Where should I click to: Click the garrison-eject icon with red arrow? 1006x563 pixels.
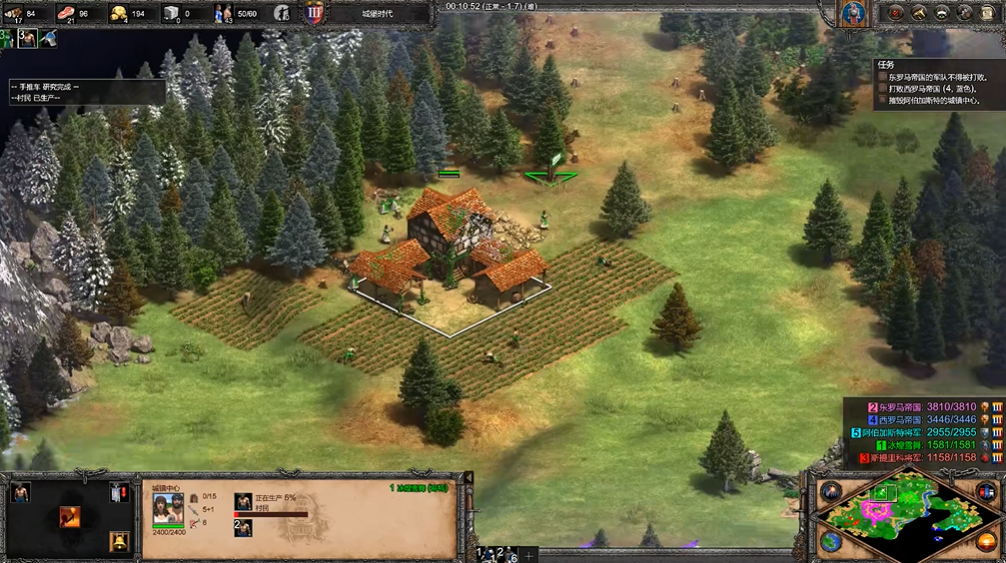(x=119, y=492)
